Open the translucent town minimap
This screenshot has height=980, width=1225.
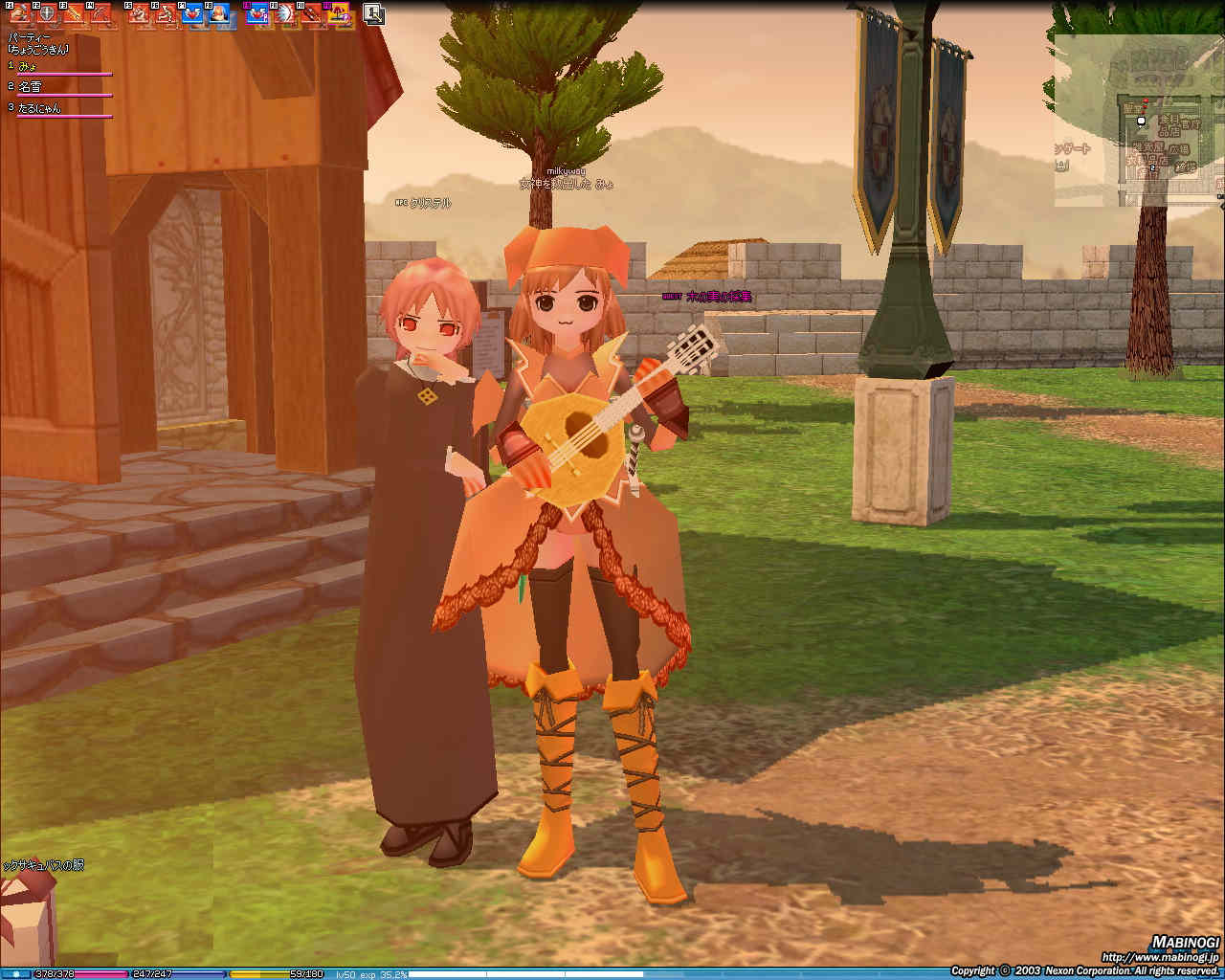(1139, 124)
